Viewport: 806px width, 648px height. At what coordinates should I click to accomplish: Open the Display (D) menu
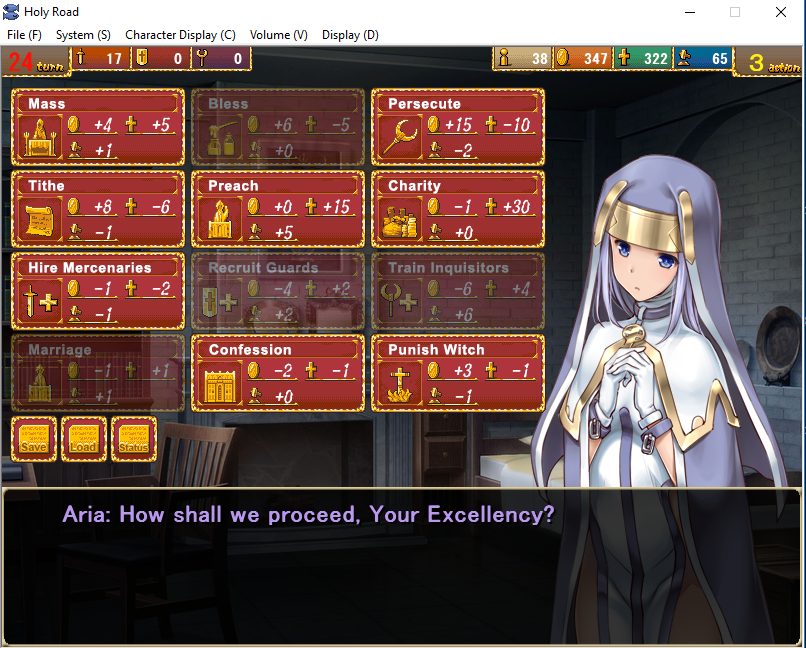pos(350,35)
